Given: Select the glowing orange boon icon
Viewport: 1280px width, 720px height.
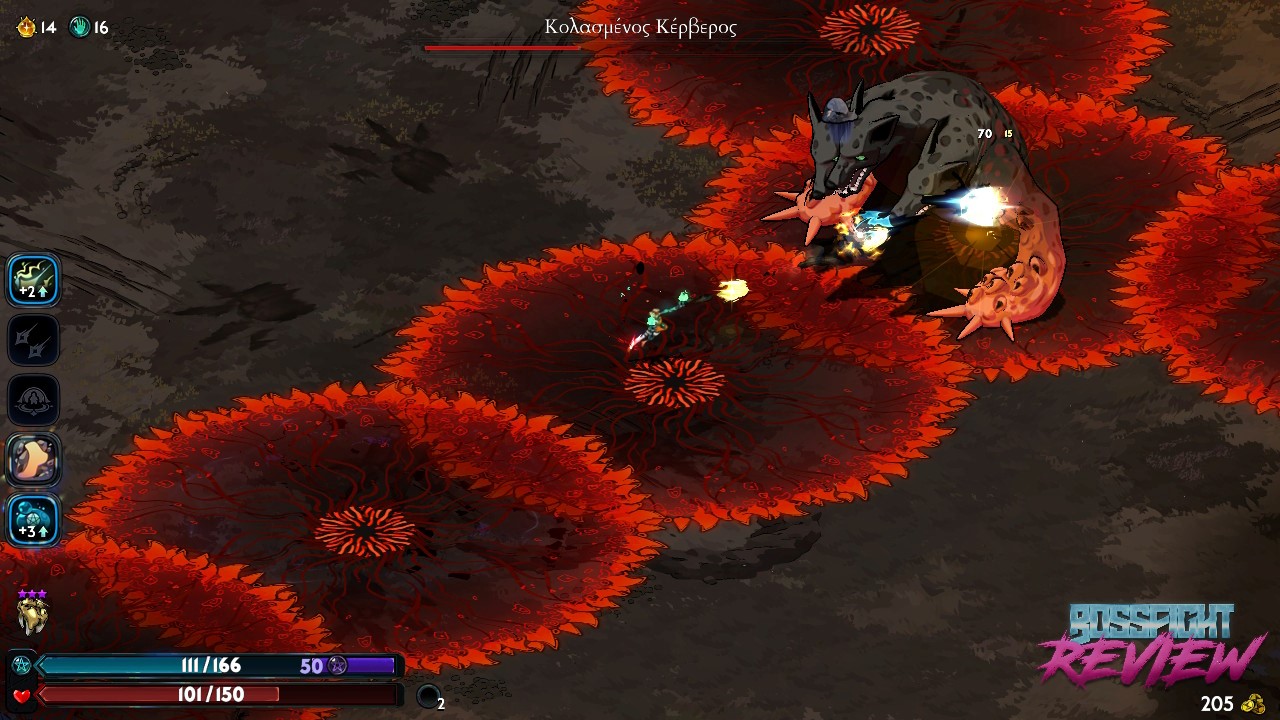Looking at the screenshot, I should (x=34, y=460).
